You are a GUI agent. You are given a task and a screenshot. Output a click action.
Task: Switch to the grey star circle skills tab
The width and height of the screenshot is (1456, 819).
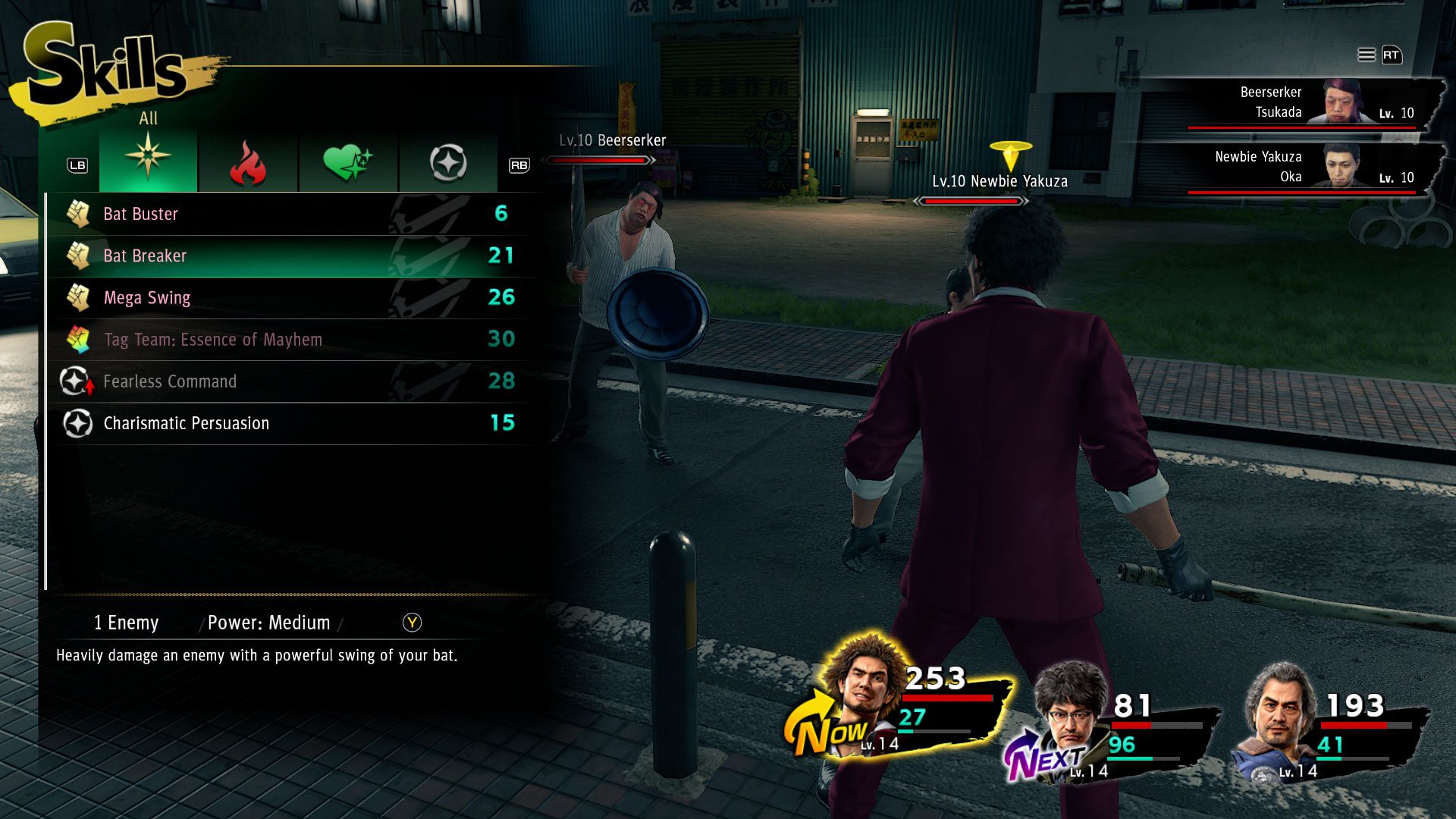[447, 162]
